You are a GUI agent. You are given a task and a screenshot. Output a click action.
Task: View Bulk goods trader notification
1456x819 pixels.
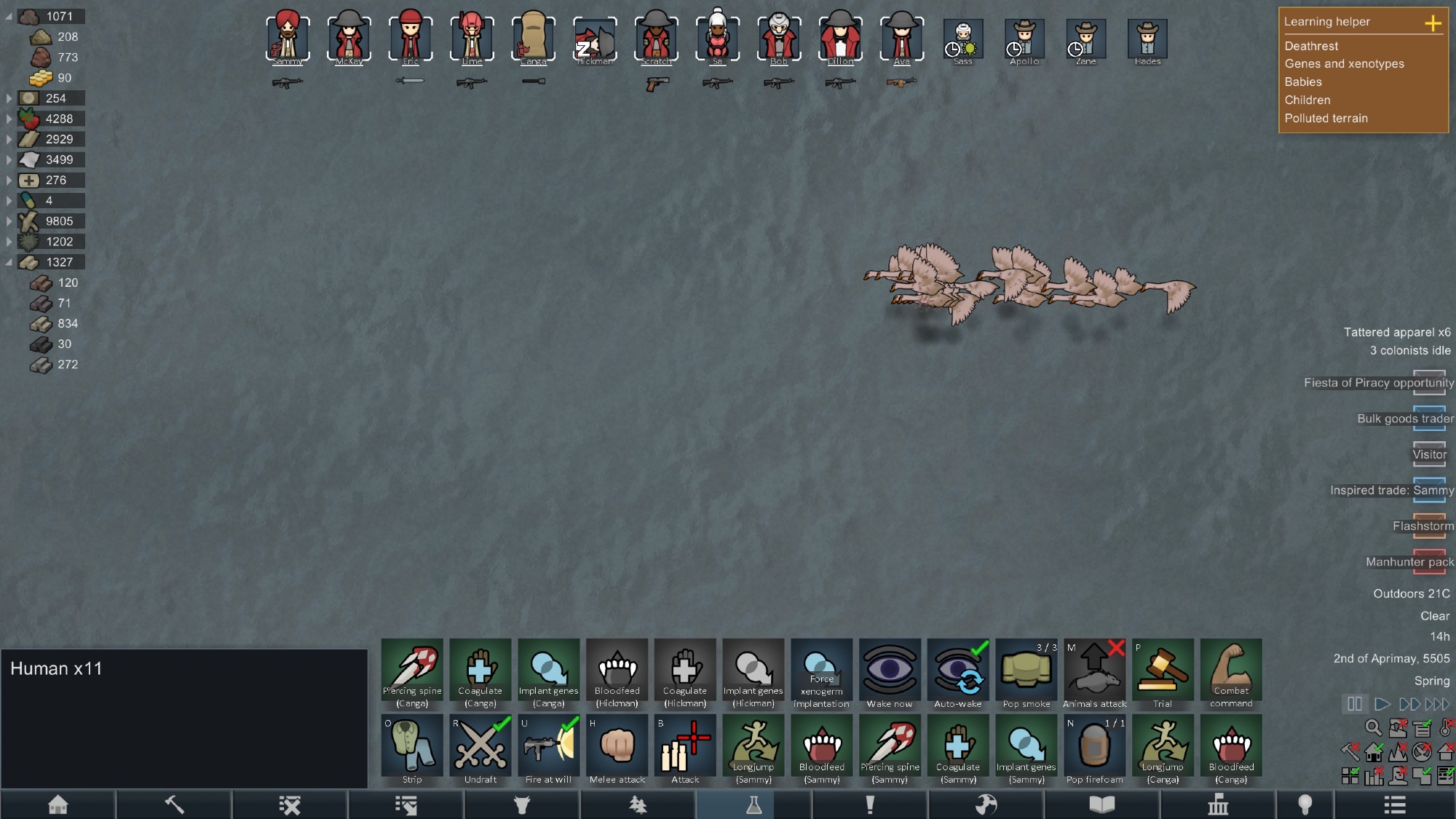point(1405,419)
